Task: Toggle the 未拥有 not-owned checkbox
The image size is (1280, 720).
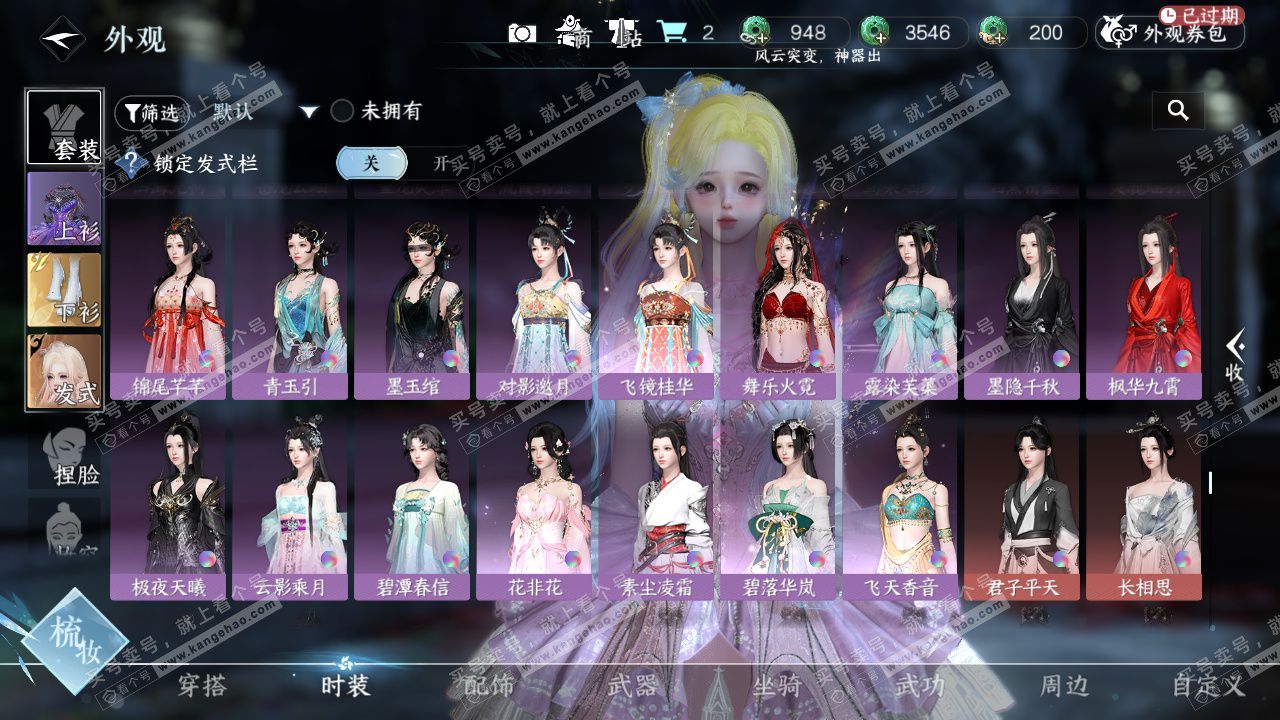Action: [343, 111]
